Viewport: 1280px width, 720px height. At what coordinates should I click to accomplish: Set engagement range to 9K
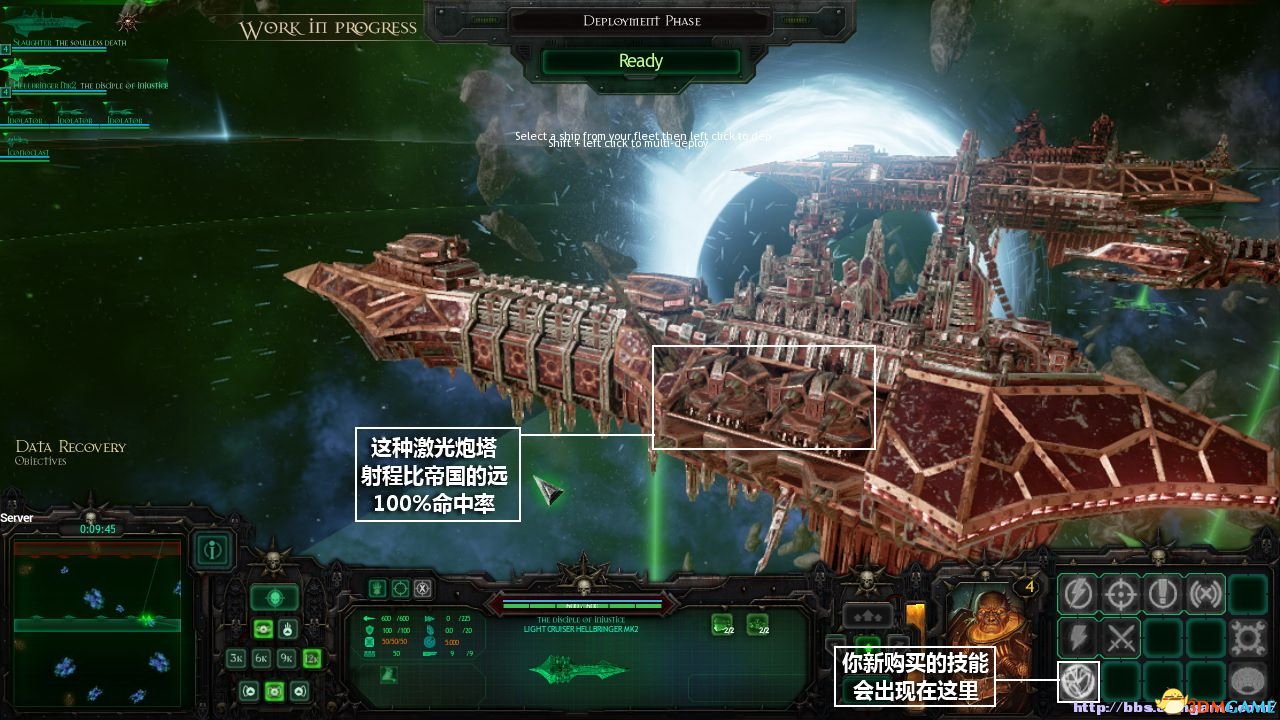(286, 658)
